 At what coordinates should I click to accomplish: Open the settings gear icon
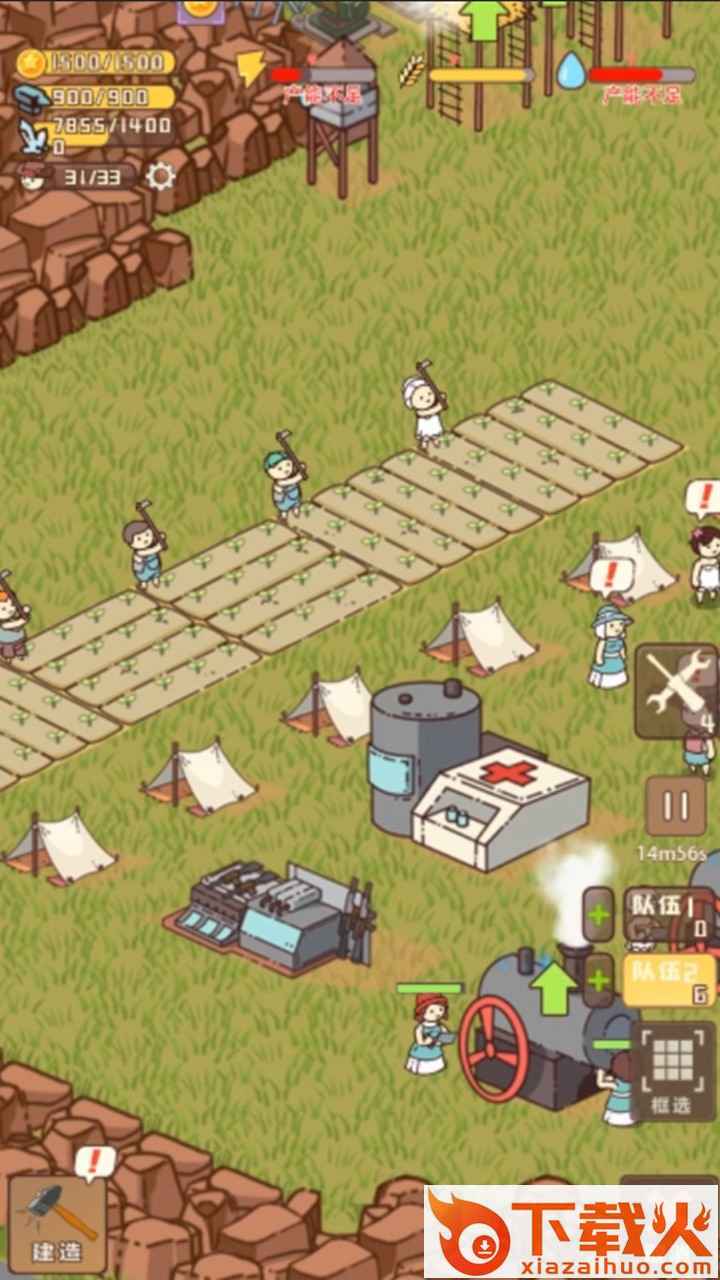[160, 177]
